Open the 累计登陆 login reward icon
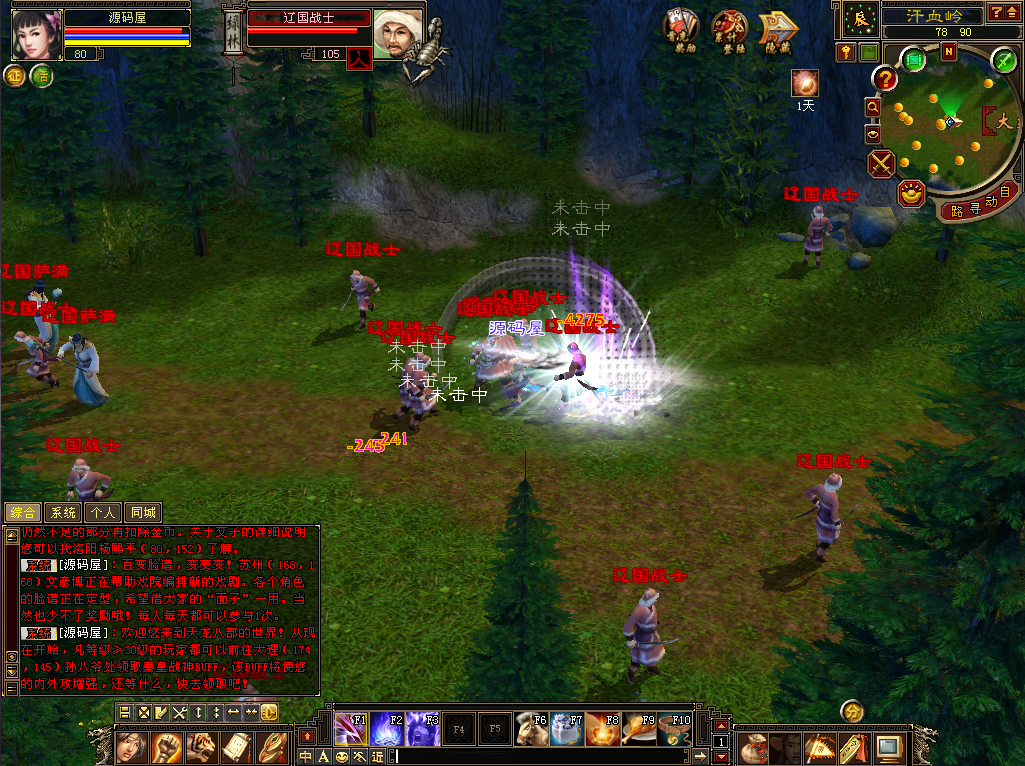 pos(729,30)
